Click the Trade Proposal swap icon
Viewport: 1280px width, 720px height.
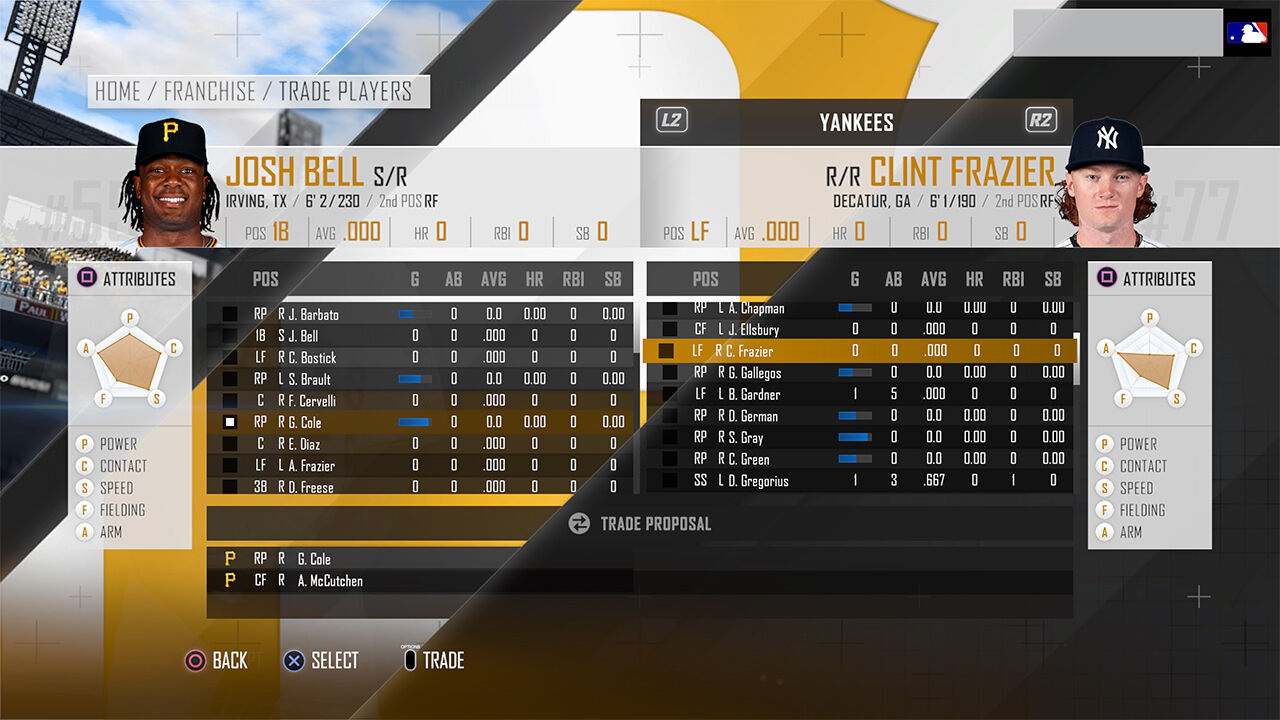pos(579,523)
